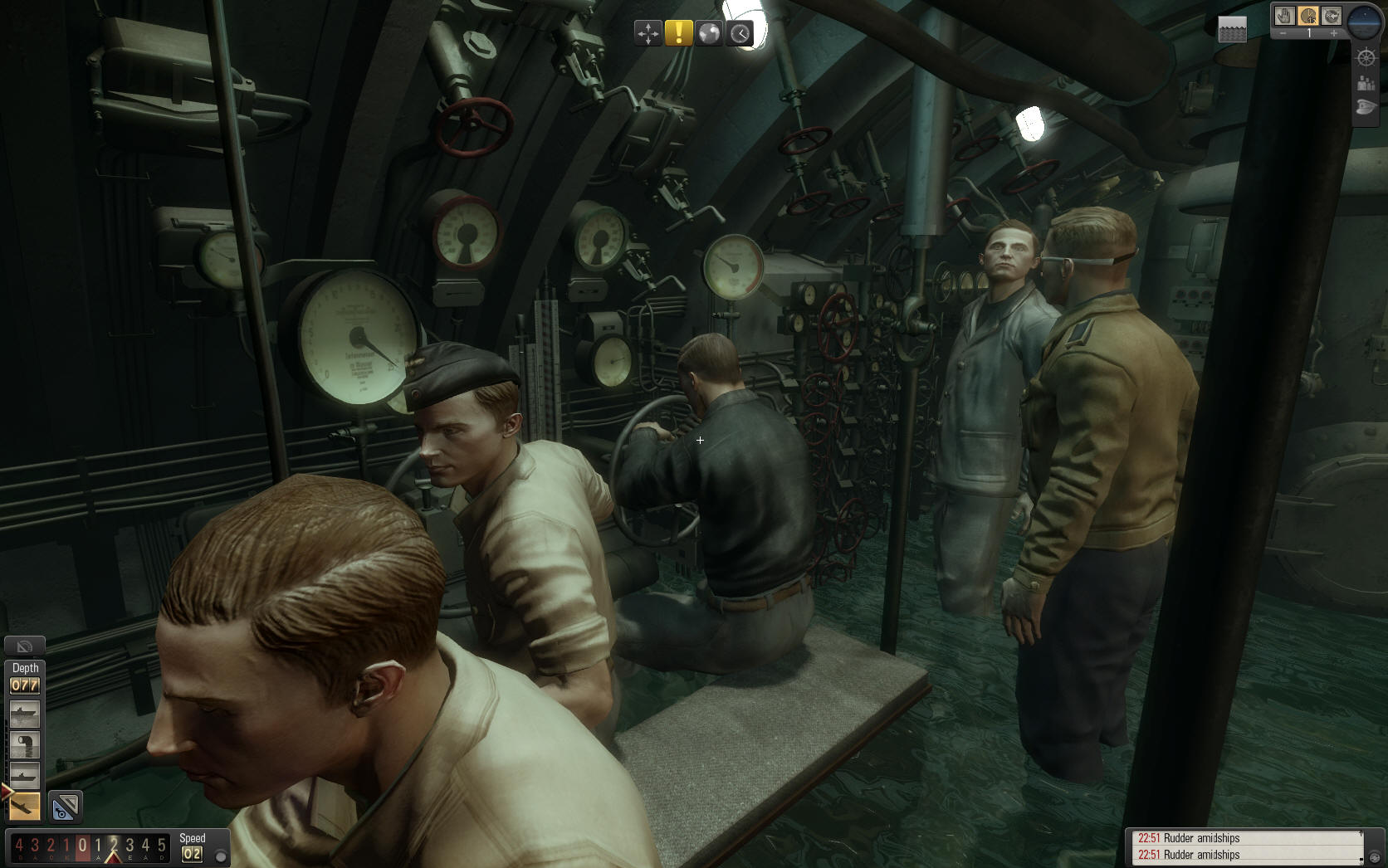Select the highlighted diving submarine button
1388x868 pixels.
[24, 805]
